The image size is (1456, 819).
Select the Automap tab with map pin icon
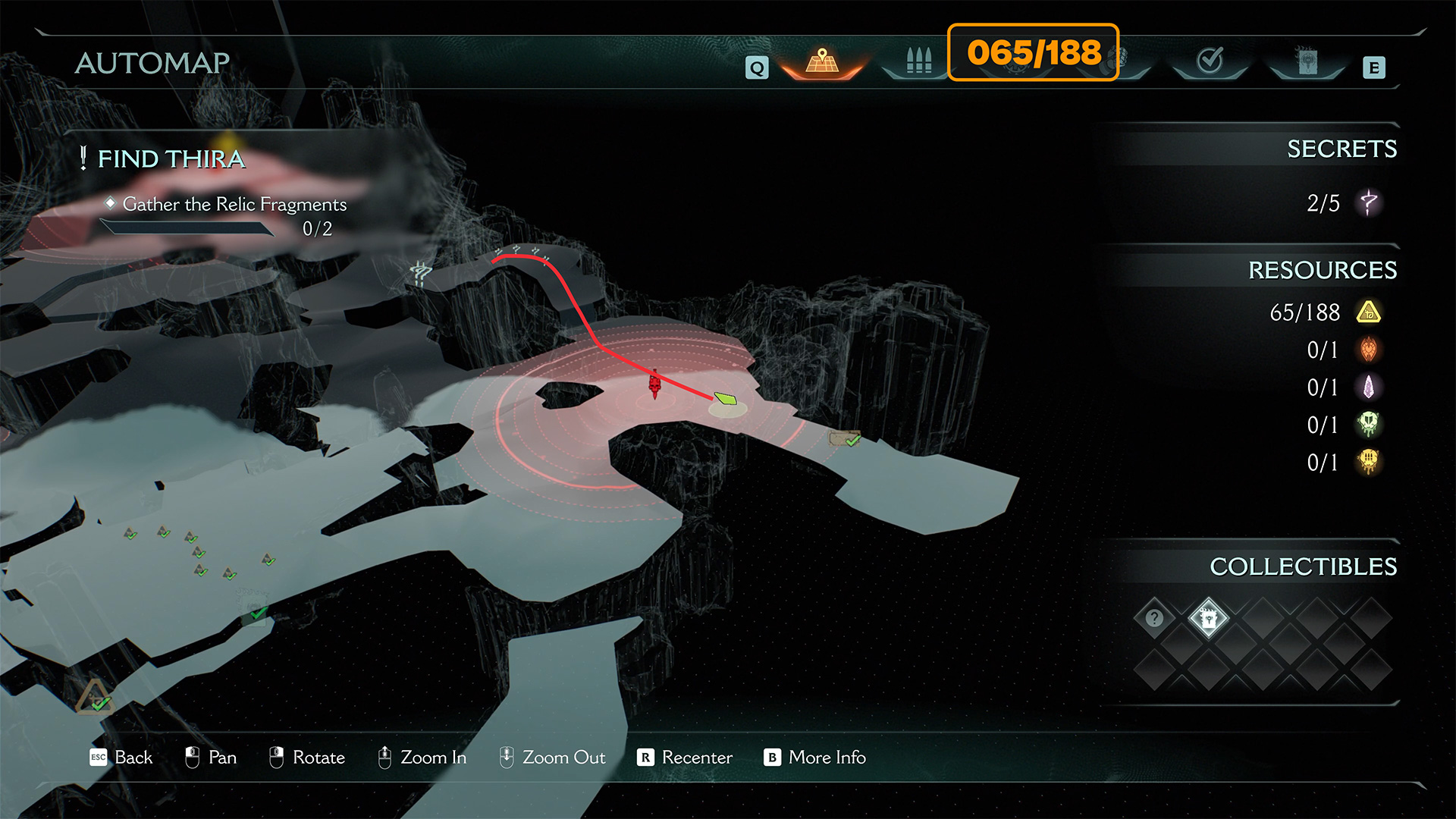[x=822, y=62]
